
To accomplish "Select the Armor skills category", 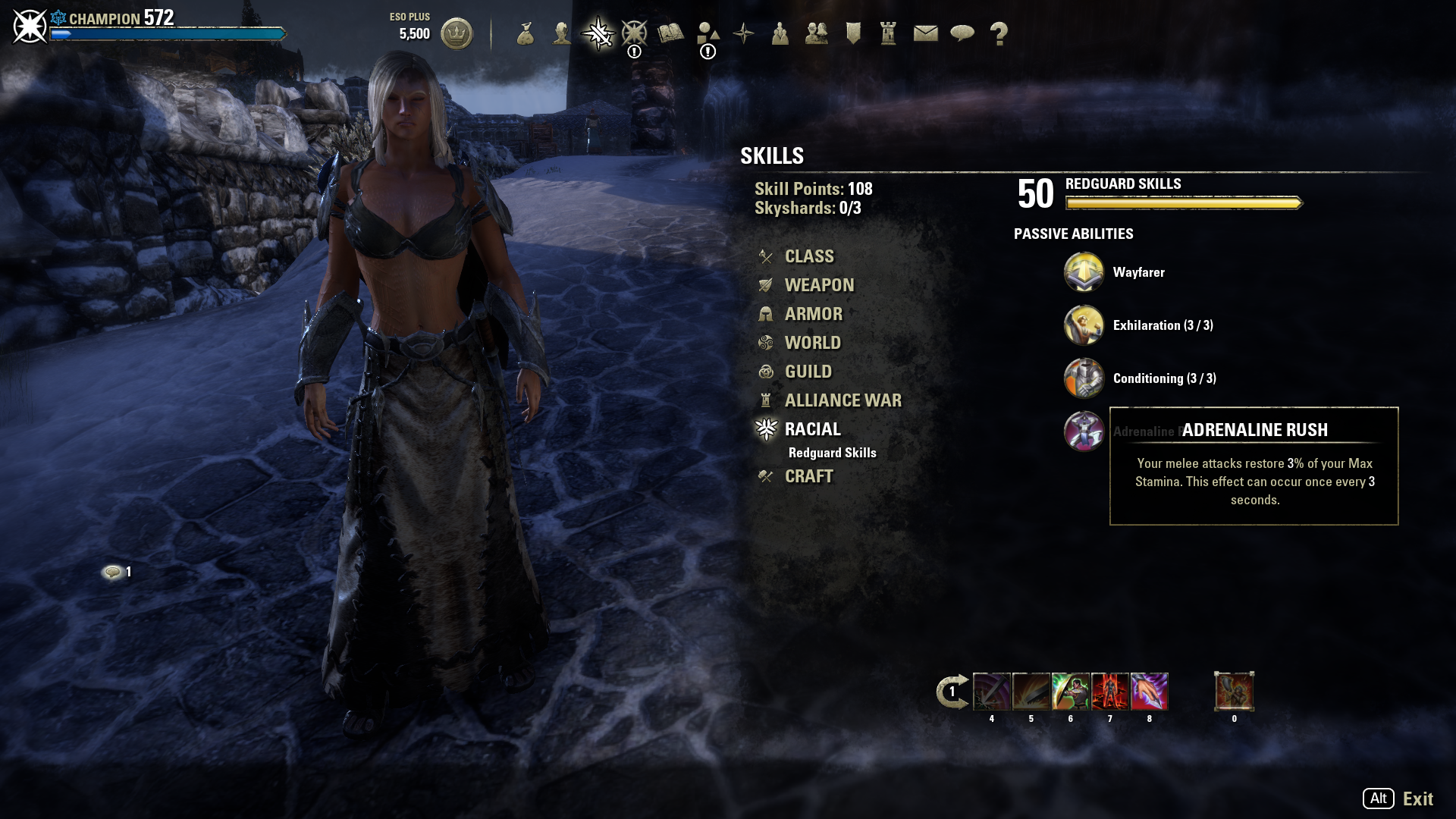I will click(813, 314).
